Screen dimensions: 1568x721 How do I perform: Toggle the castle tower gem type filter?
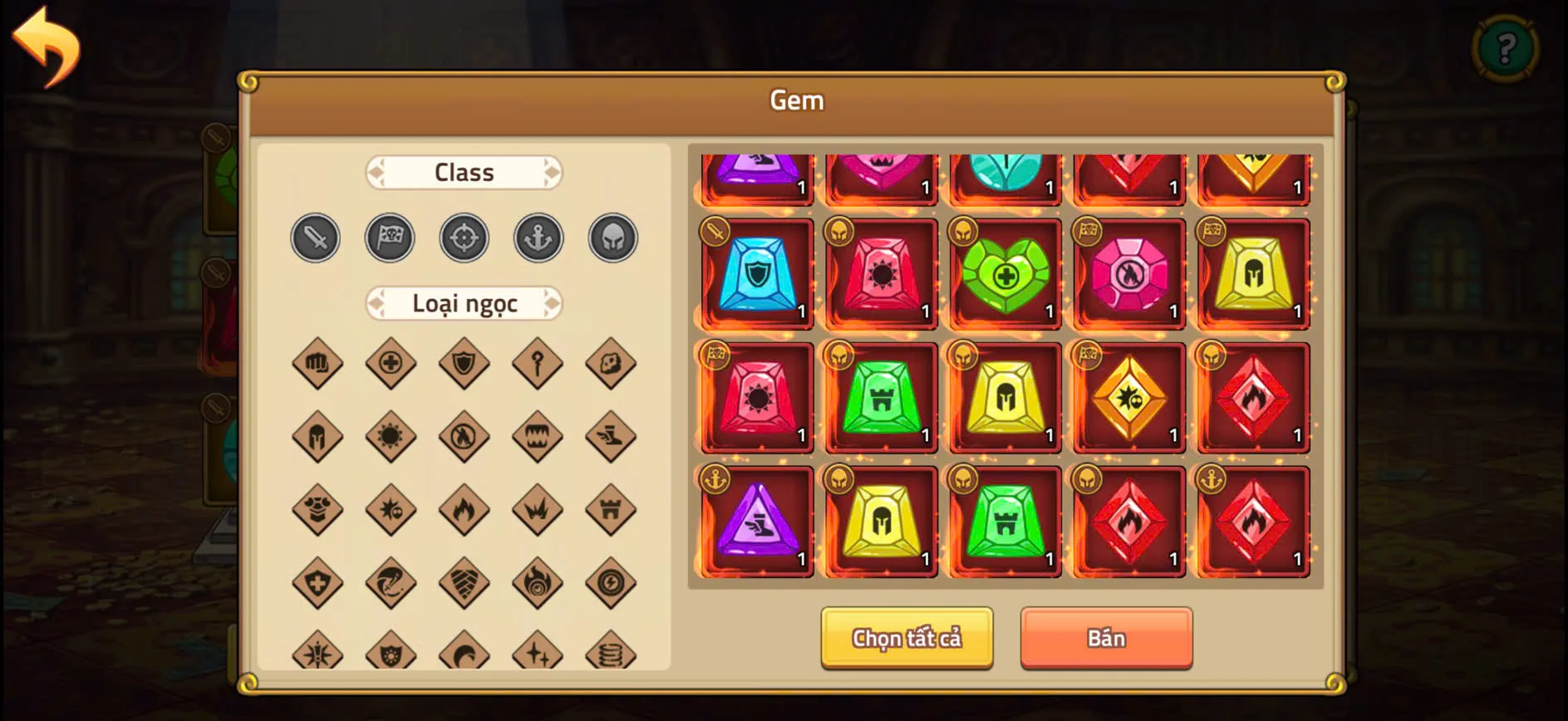[612, 510]
